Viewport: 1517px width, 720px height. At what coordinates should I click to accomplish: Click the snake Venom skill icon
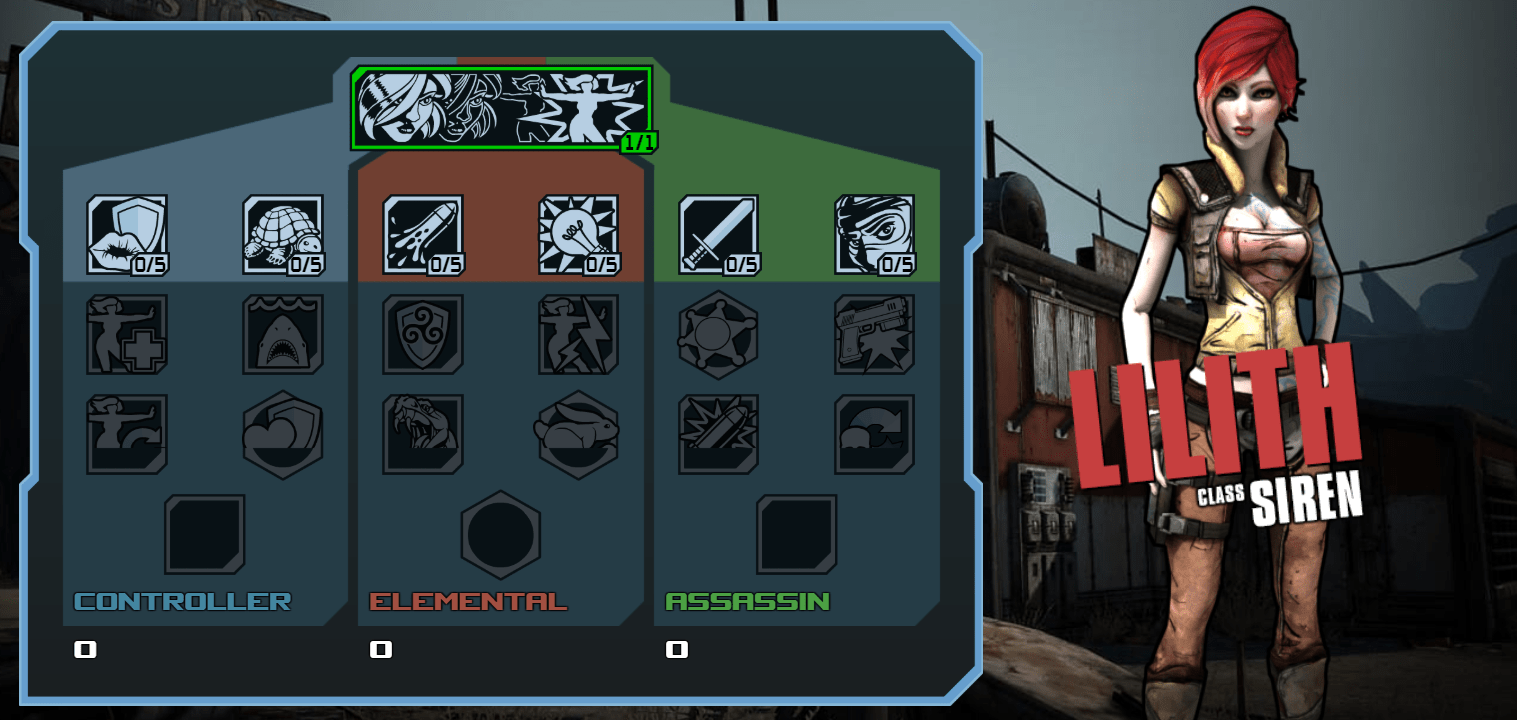(x=421, y=433)
